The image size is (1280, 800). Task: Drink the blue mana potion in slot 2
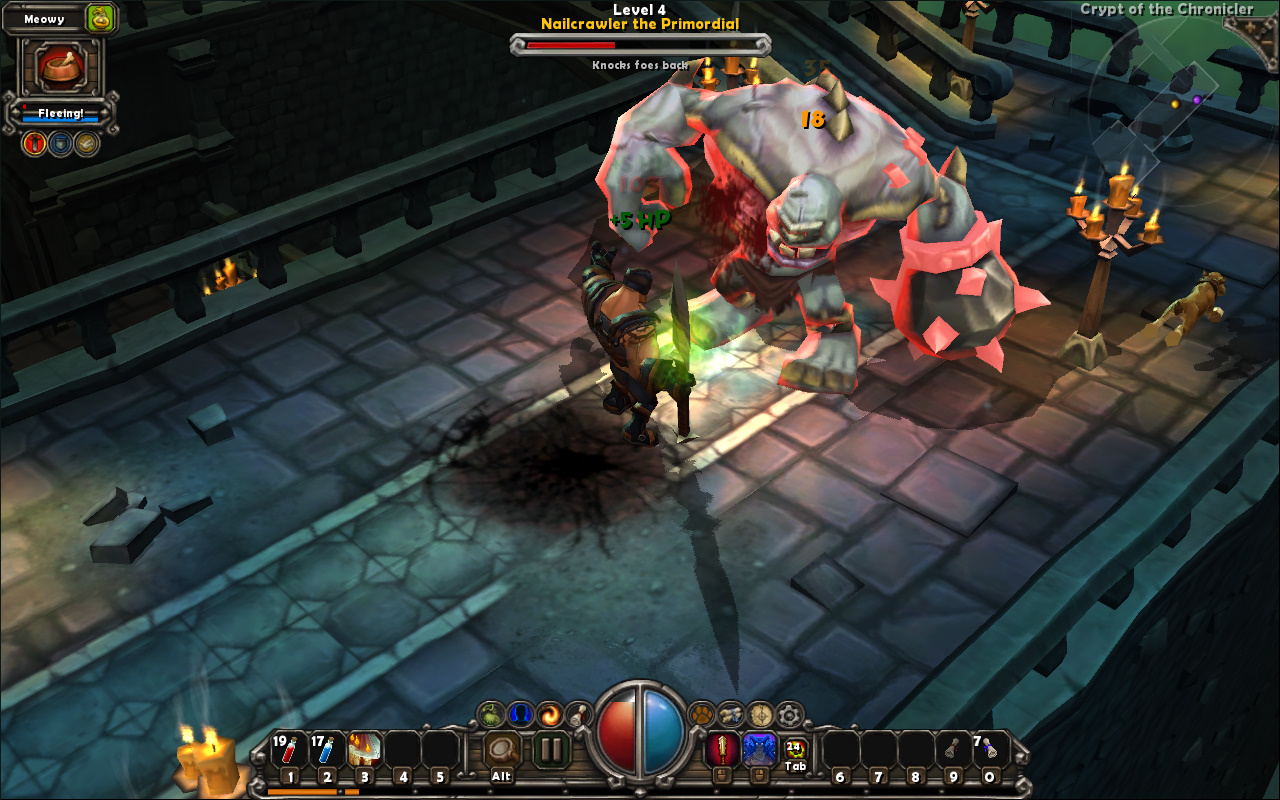click(326, 750)
